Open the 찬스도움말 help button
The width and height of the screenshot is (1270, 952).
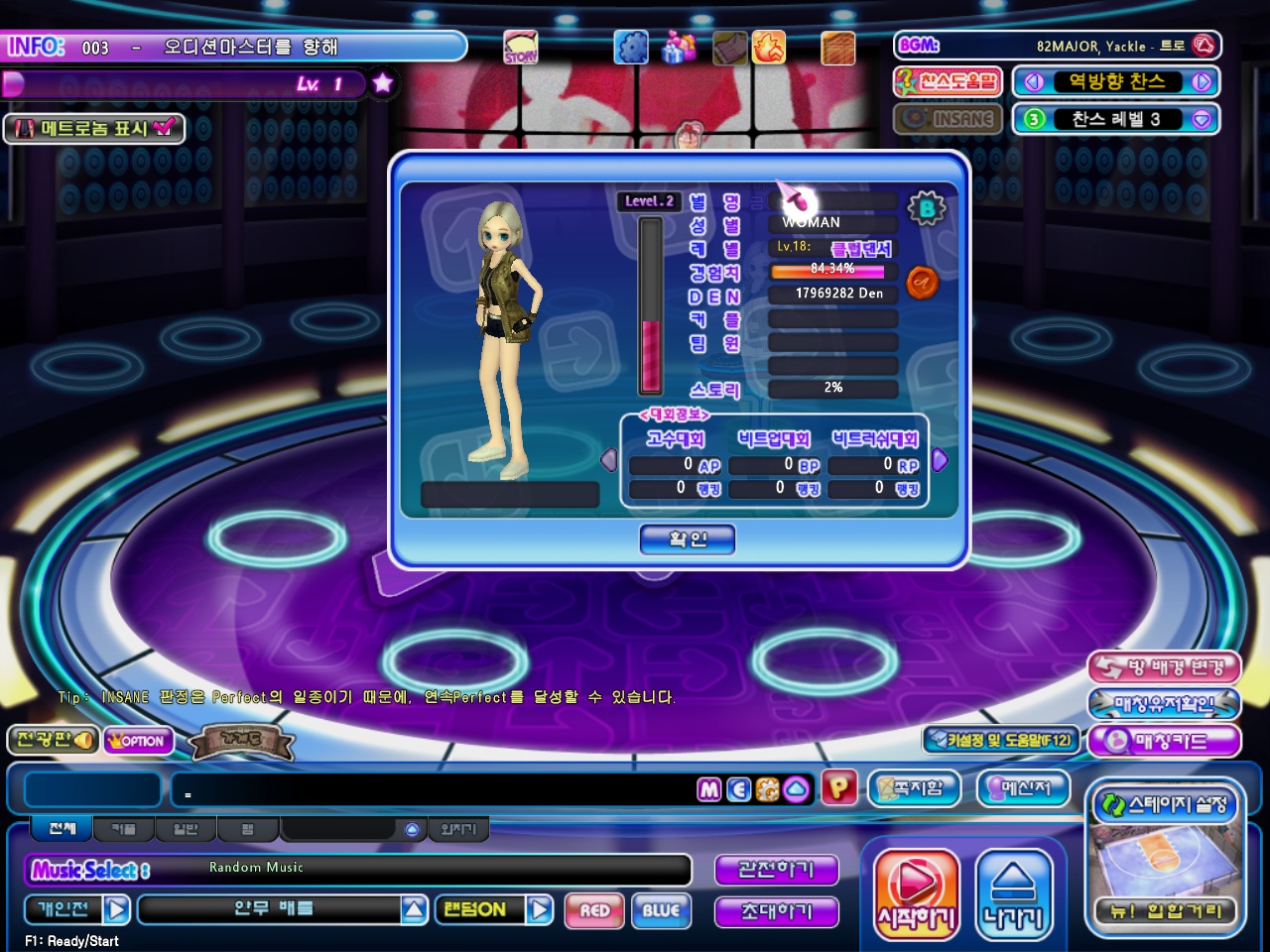[x=949, y=81]
